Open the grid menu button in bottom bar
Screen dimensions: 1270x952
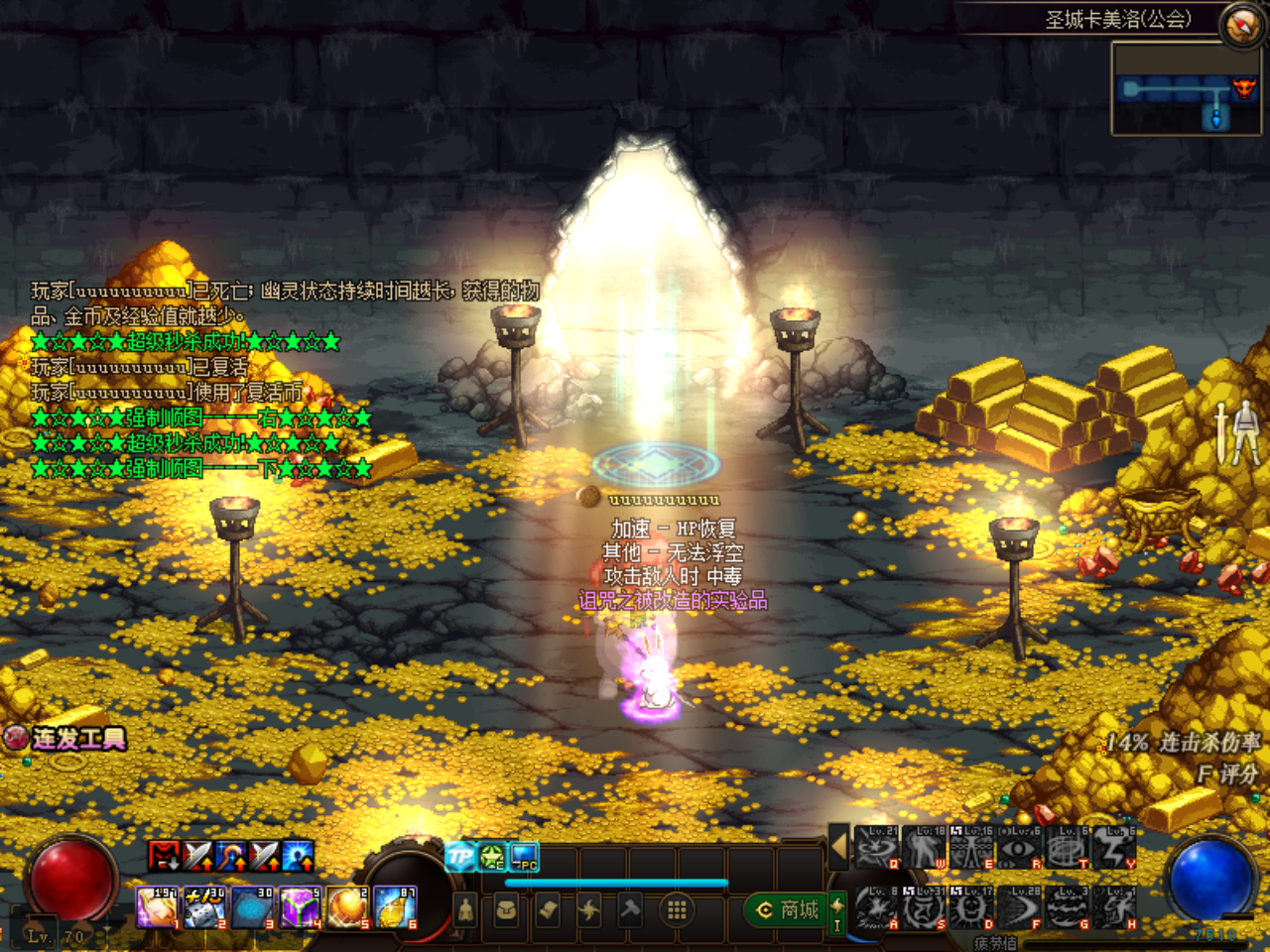pyautogui.click(x=677, y=909)
